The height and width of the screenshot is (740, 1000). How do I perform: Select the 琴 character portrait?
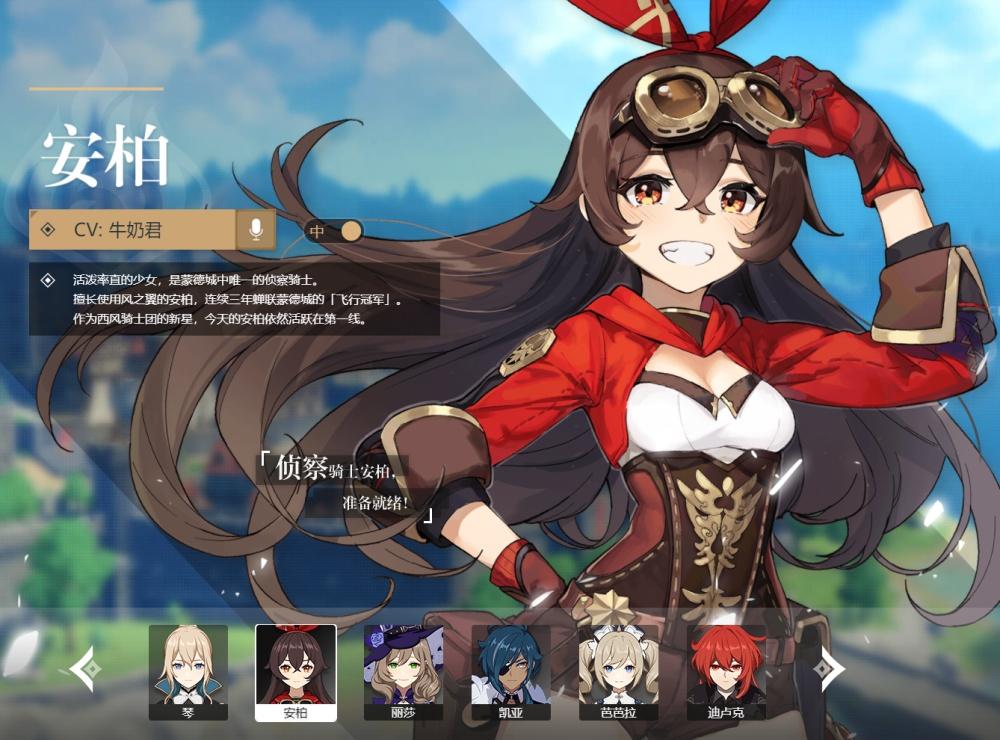[188, 671]
